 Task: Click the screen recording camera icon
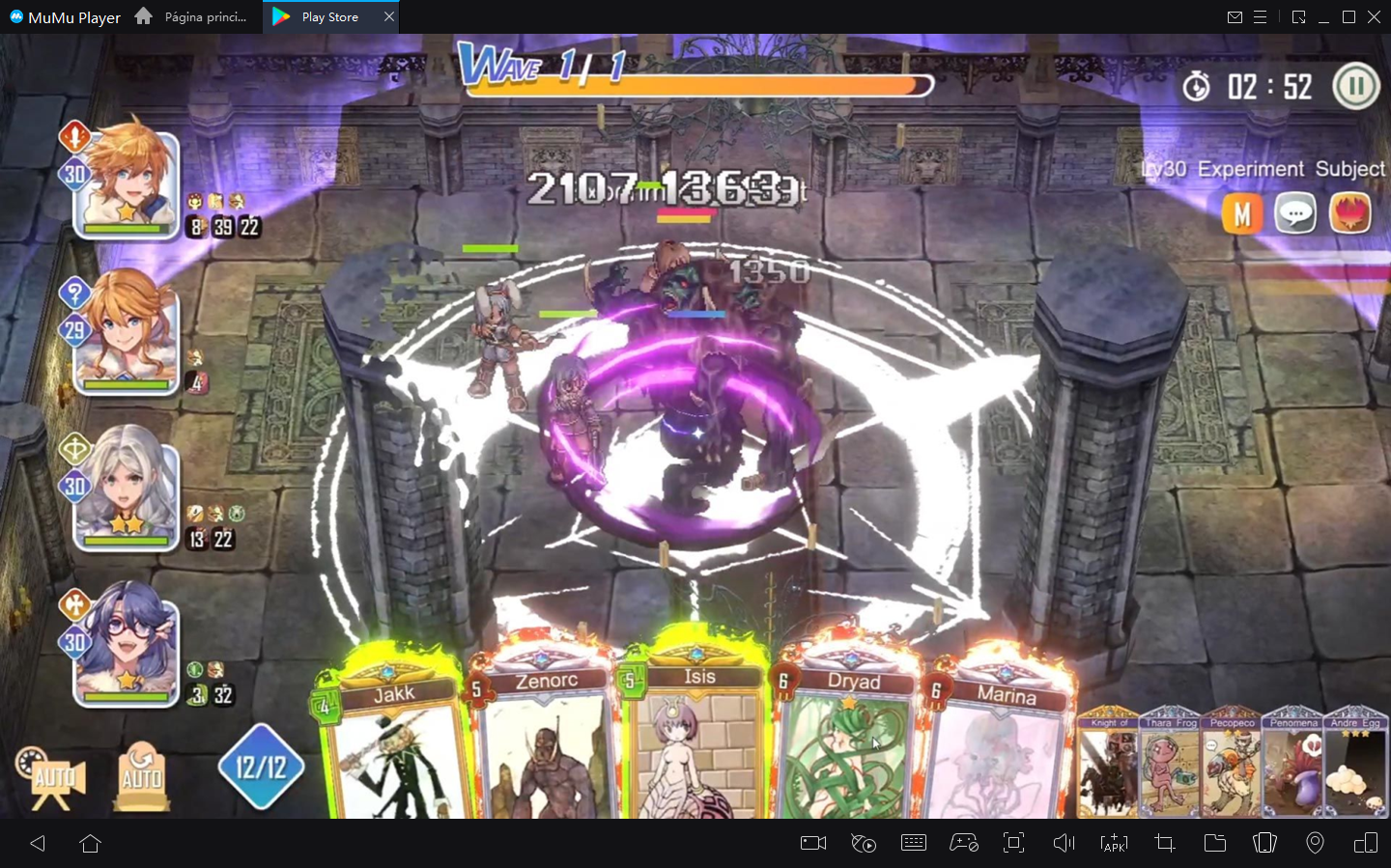pyautogui.click(x=811, y=843)
